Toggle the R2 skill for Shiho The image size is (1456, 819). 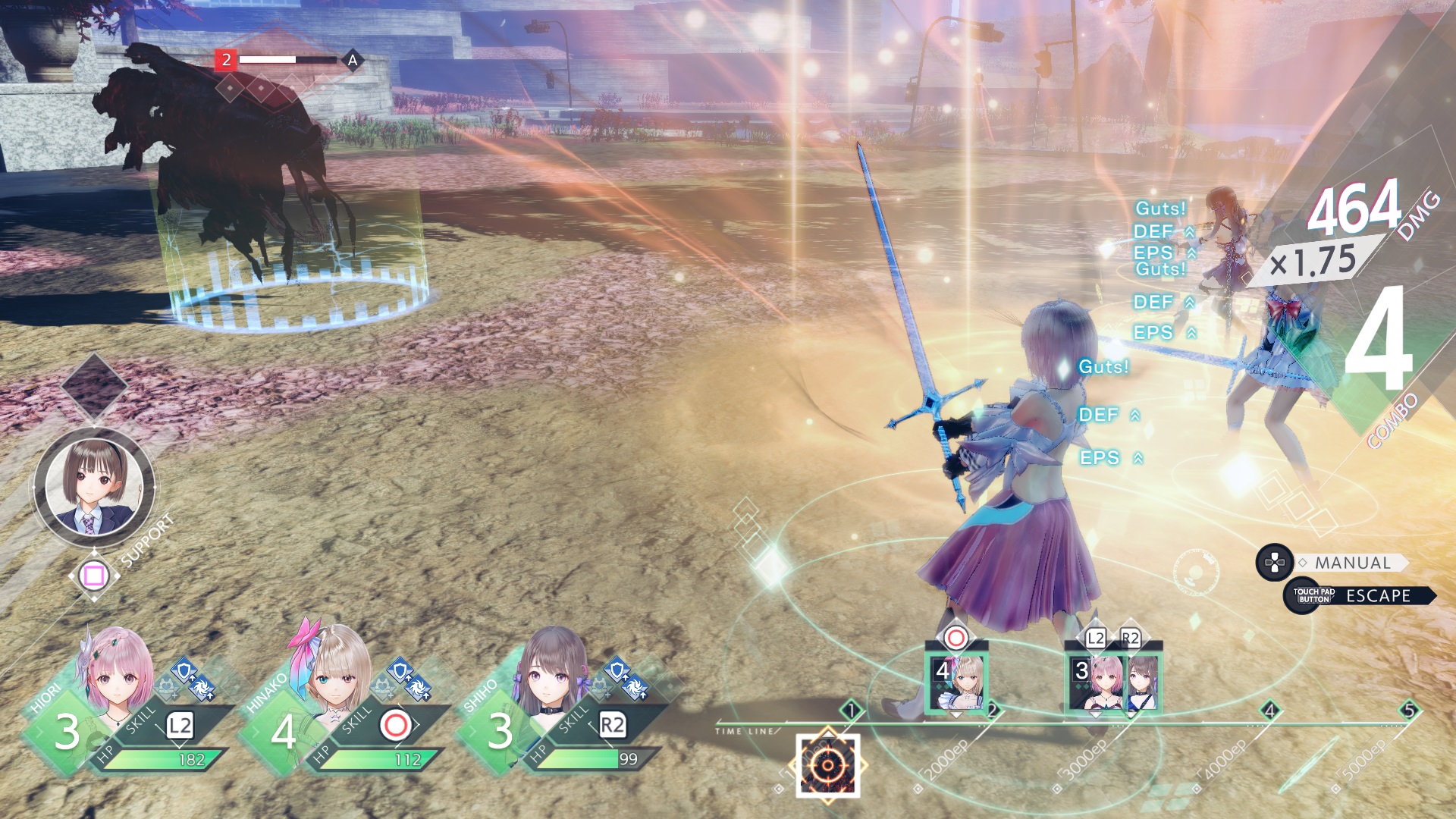[613, 723]
